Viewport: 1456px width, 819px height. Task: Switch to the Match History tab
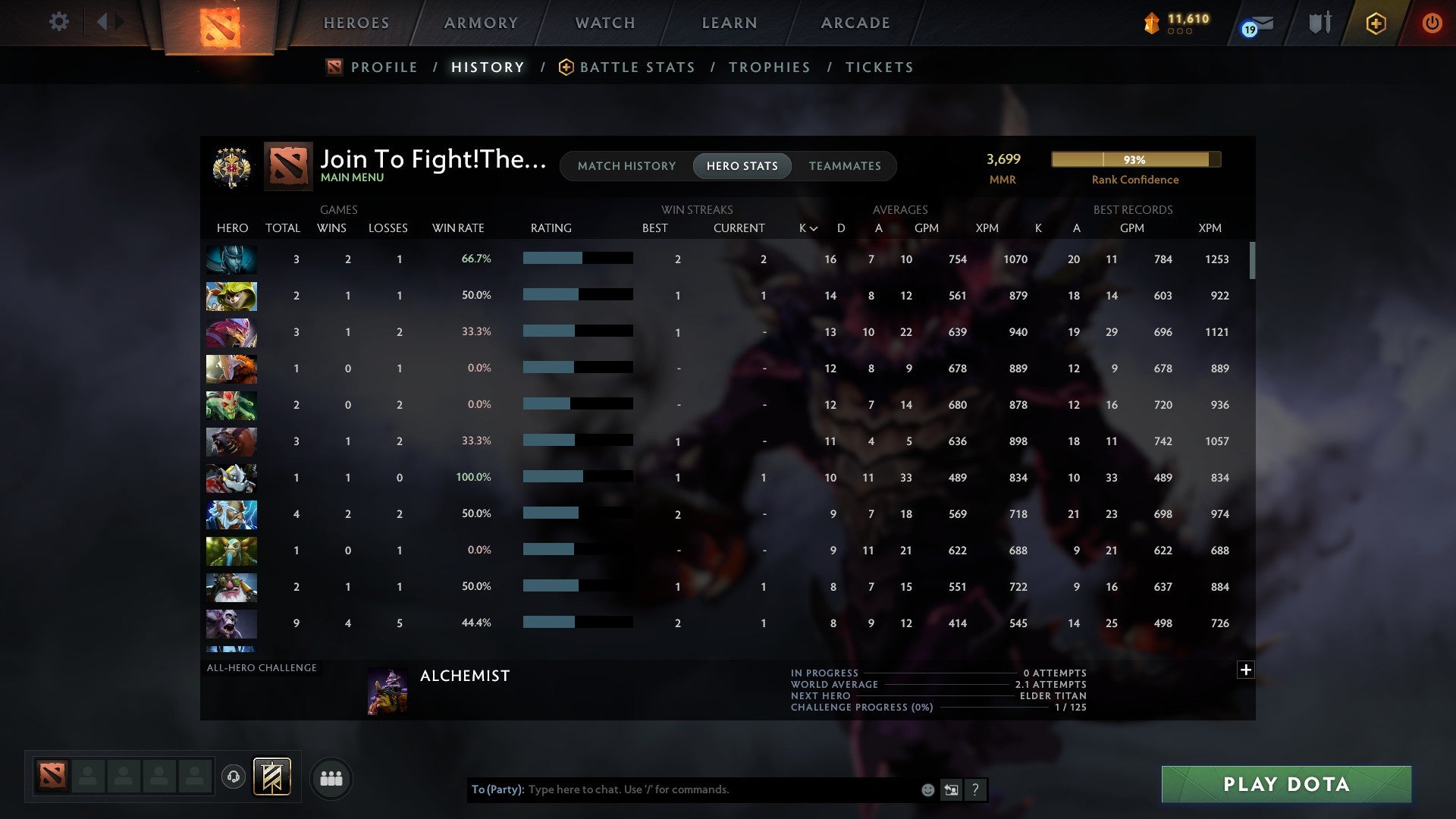[626, 165]
